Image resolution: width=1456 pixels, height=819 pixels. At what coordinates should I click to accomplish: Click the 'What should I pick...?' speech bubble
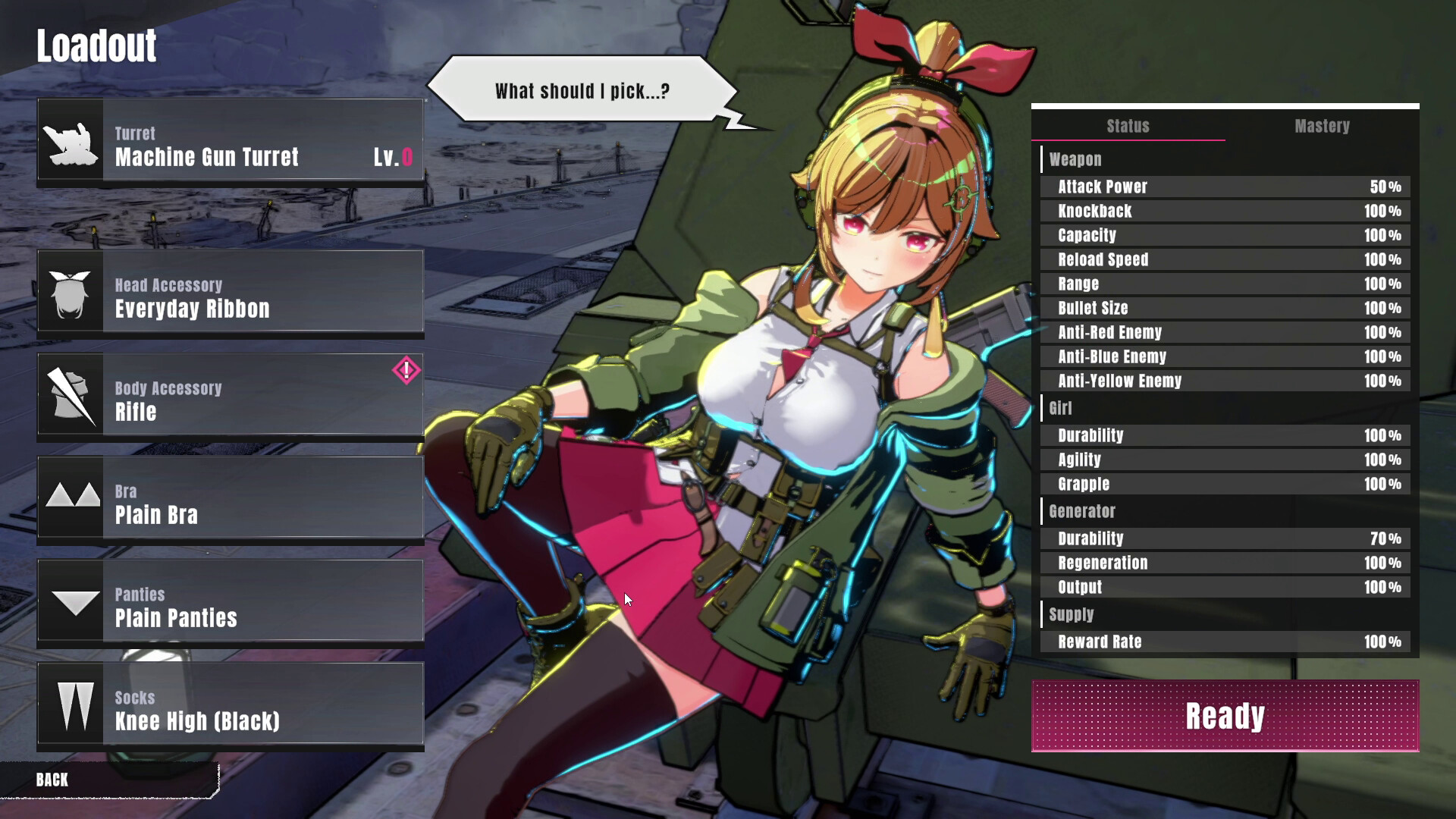581,89
